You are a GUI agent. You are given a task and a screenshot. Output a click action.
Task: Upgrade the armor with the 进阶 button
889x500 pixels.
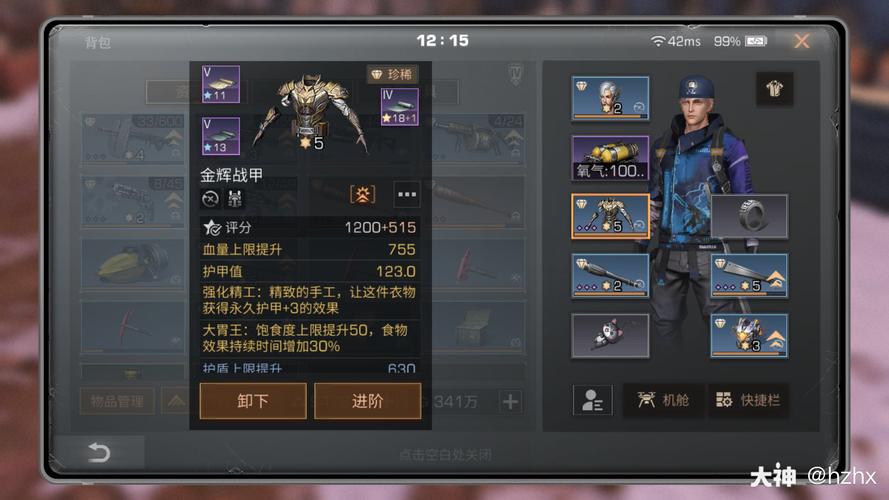click(367, 401)
